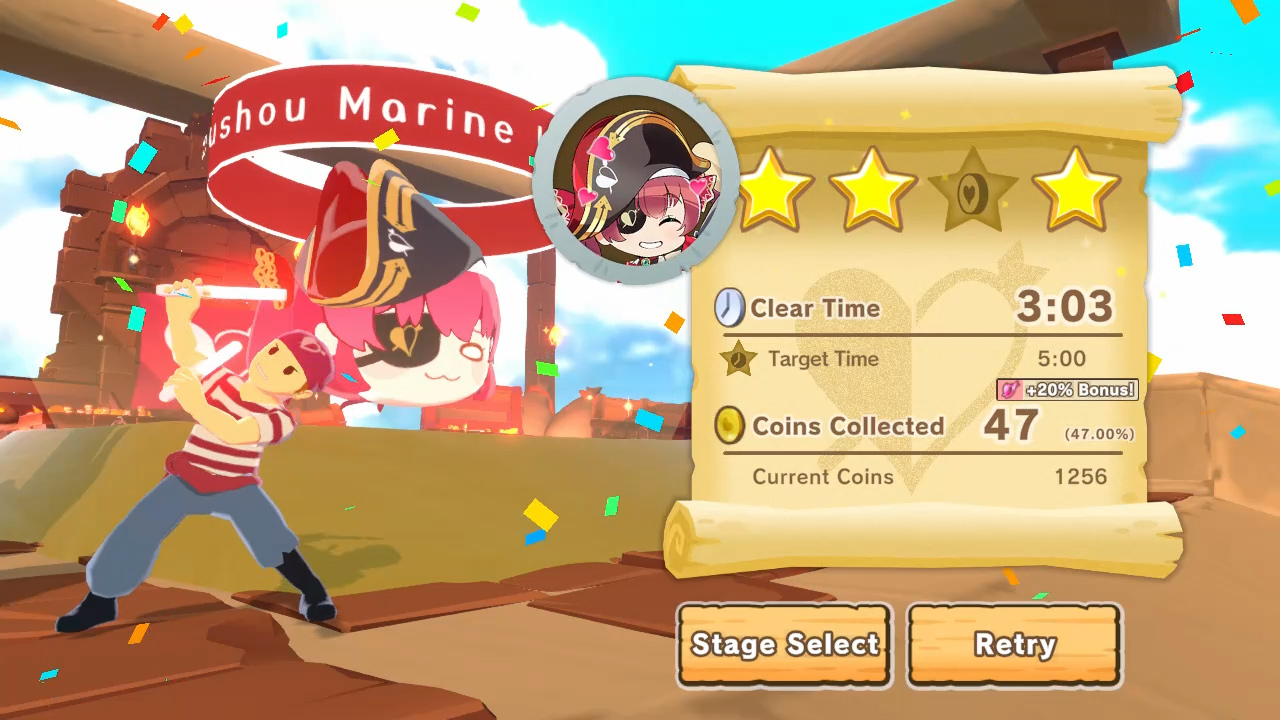1280x720 pixels.
Task: Click the gold coin icon by Coins Collected
Action: (x=731, y=426)
